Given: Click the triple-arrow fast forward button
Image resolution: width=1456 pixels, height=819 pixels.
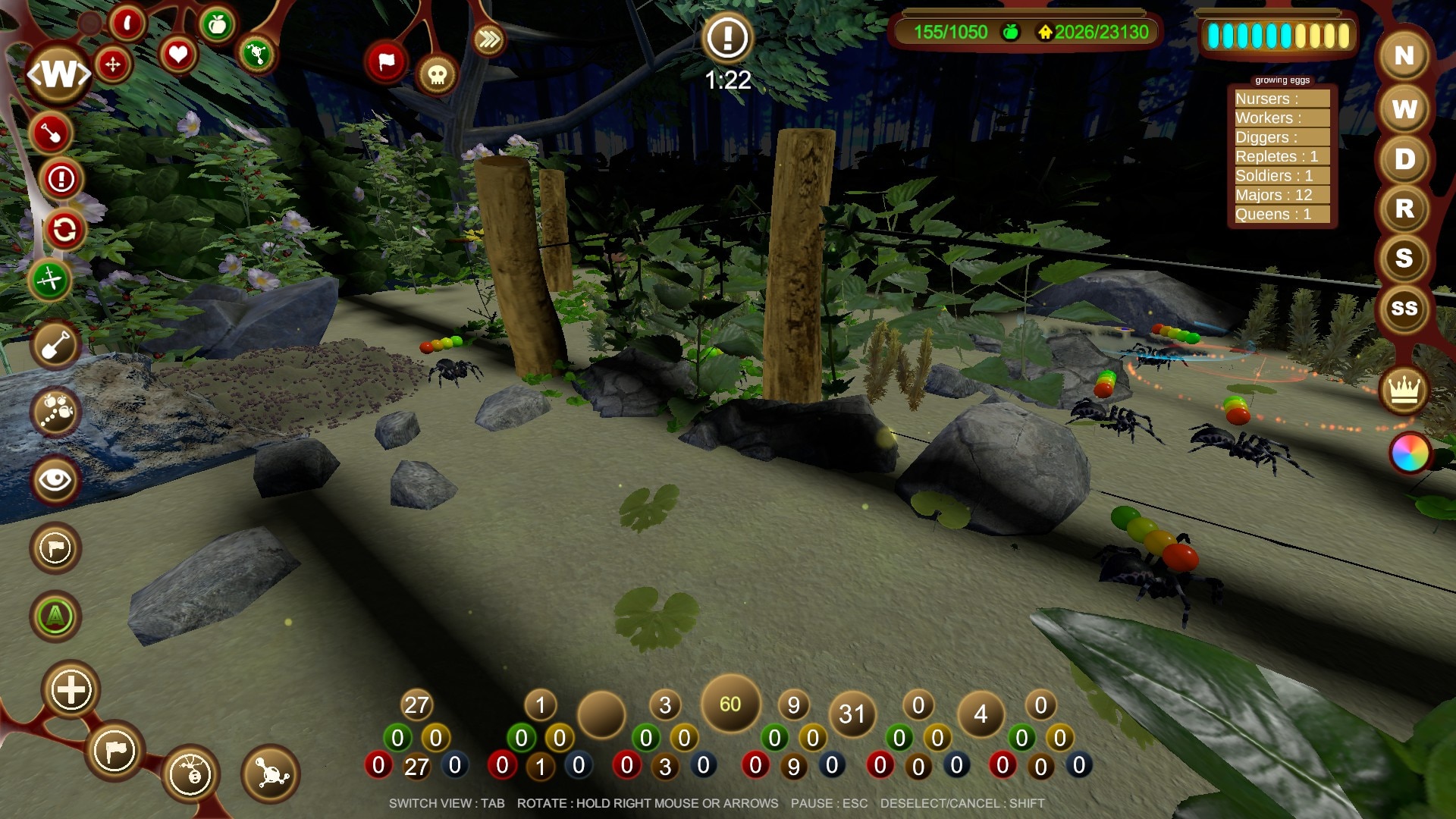Looking at the screenshot, I should point(489,39).
